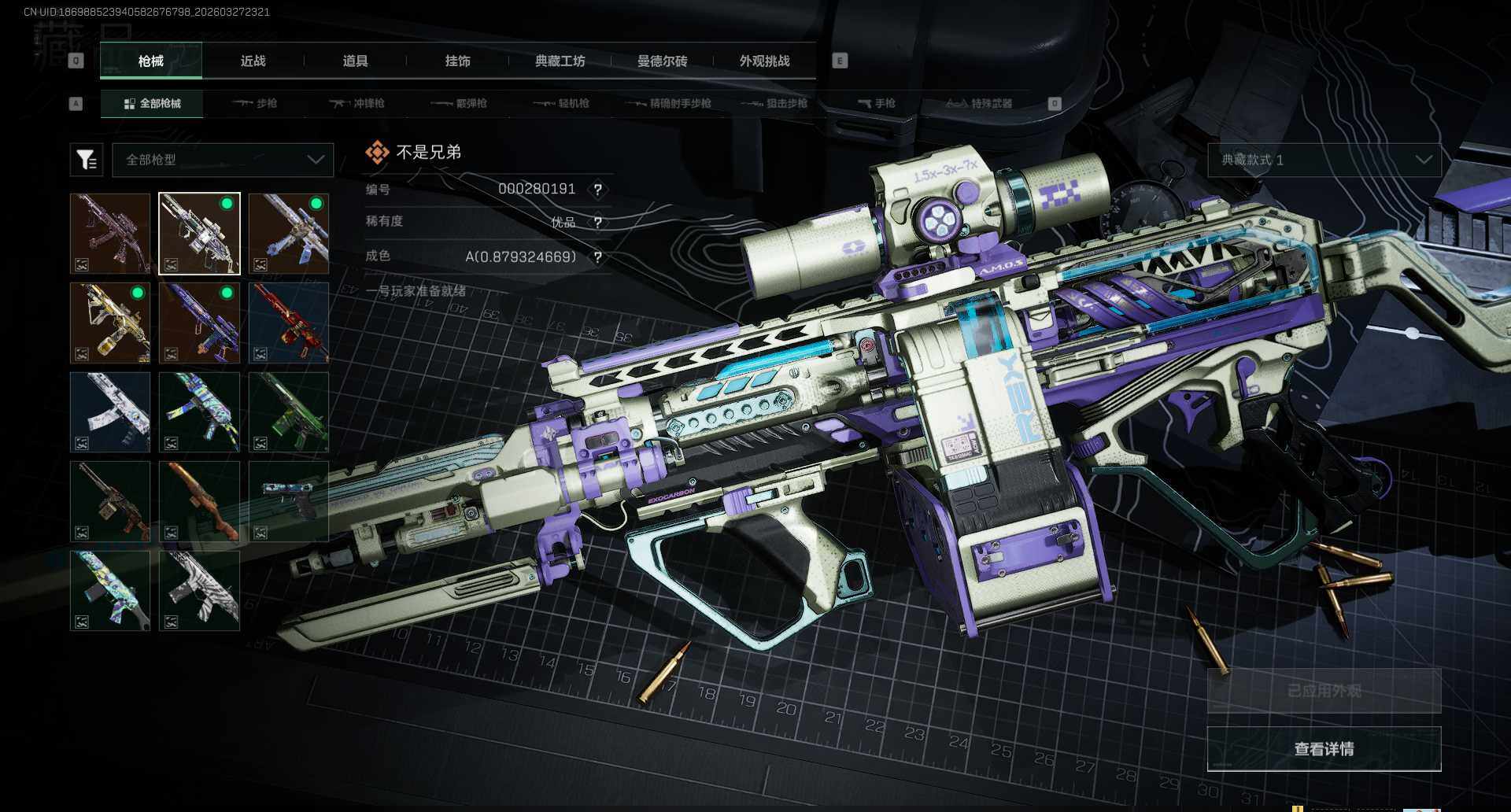The width and height of the screenshot is (1511, 812).
Task: Select the 挂饰 charms tab
Action: [457, 61]
